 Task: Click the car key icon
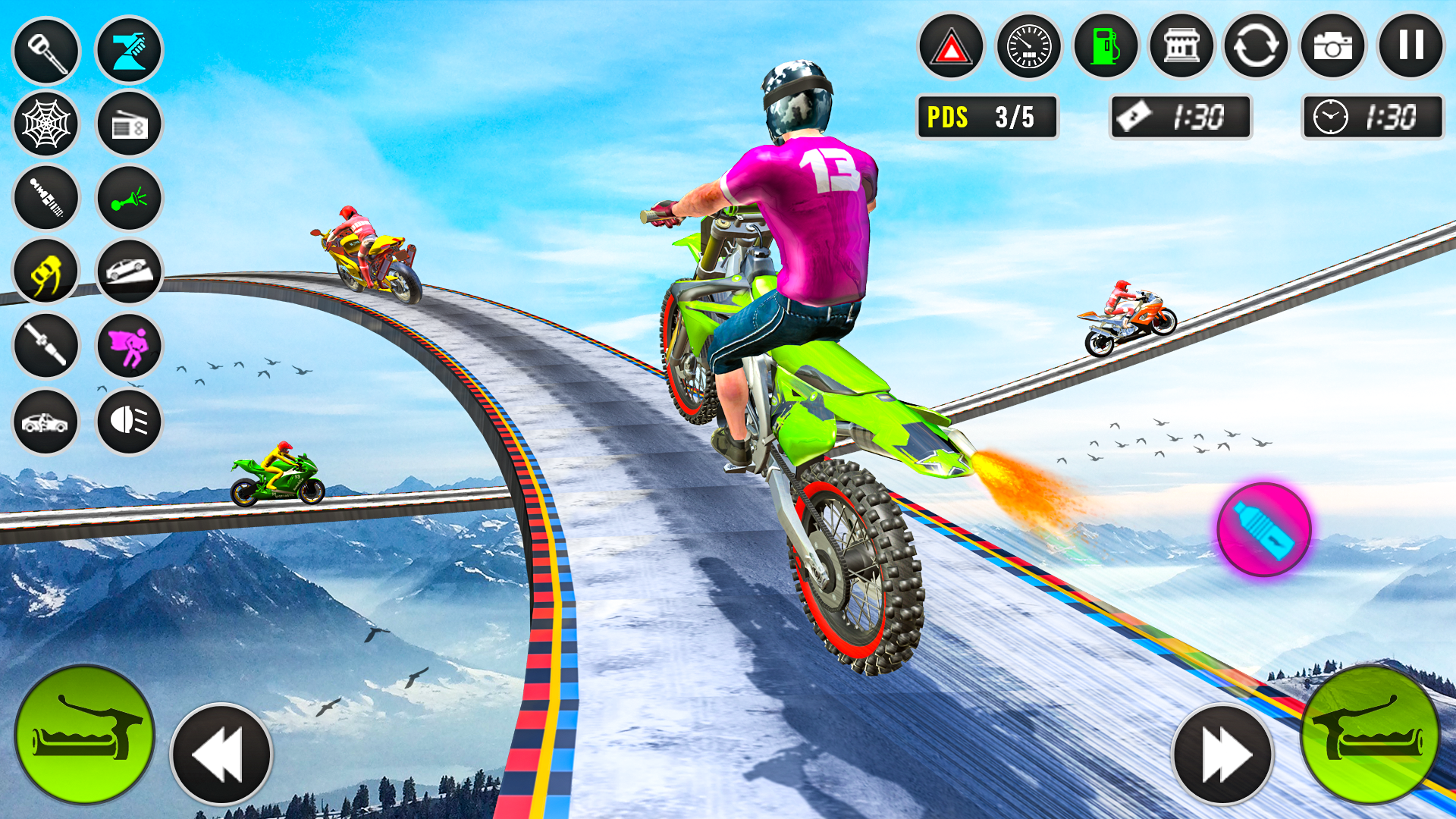tap(45, 49)
